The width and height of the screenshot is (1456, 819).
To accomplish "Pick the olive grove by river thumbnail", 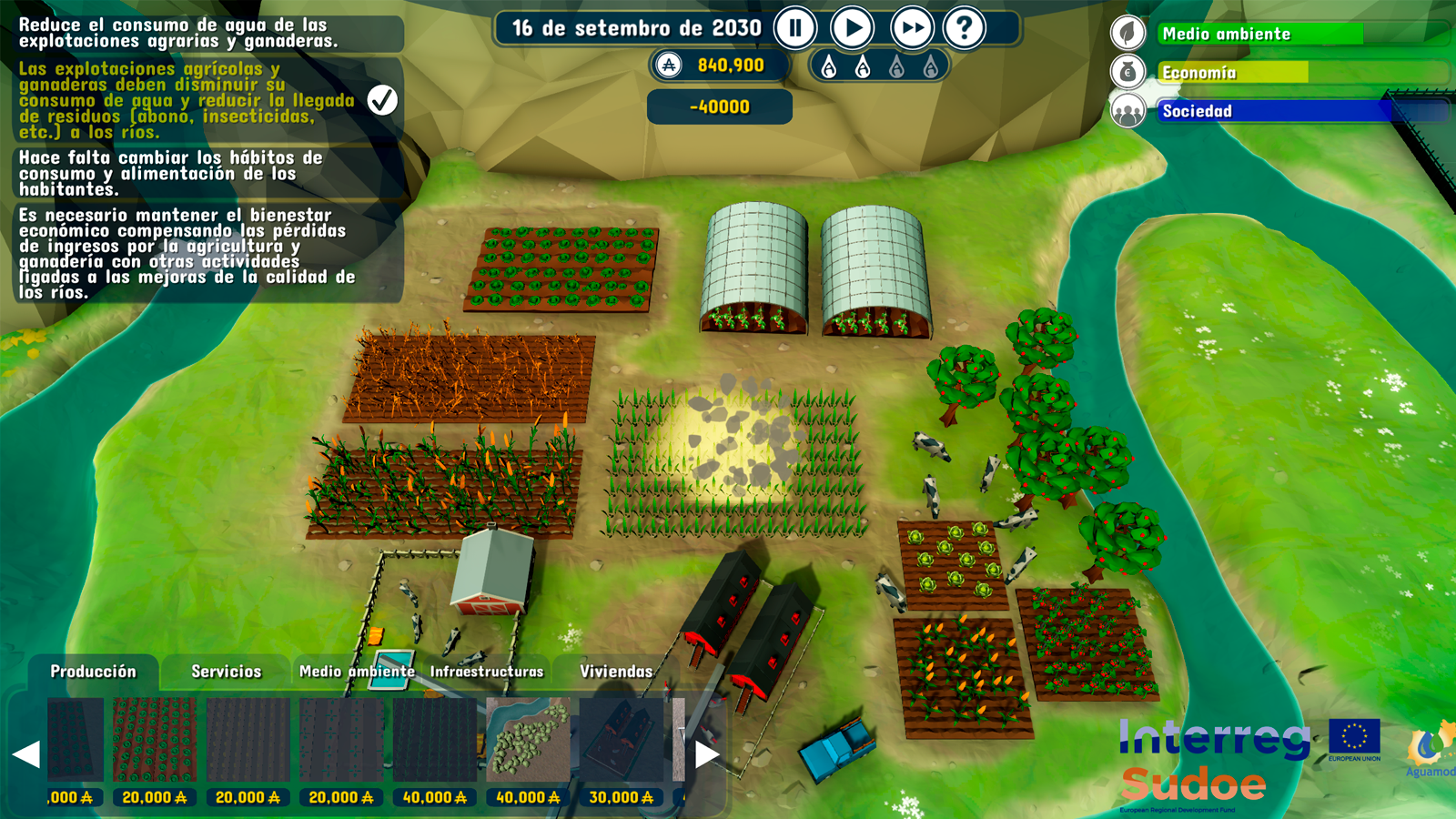I will [x=528, y=740].
